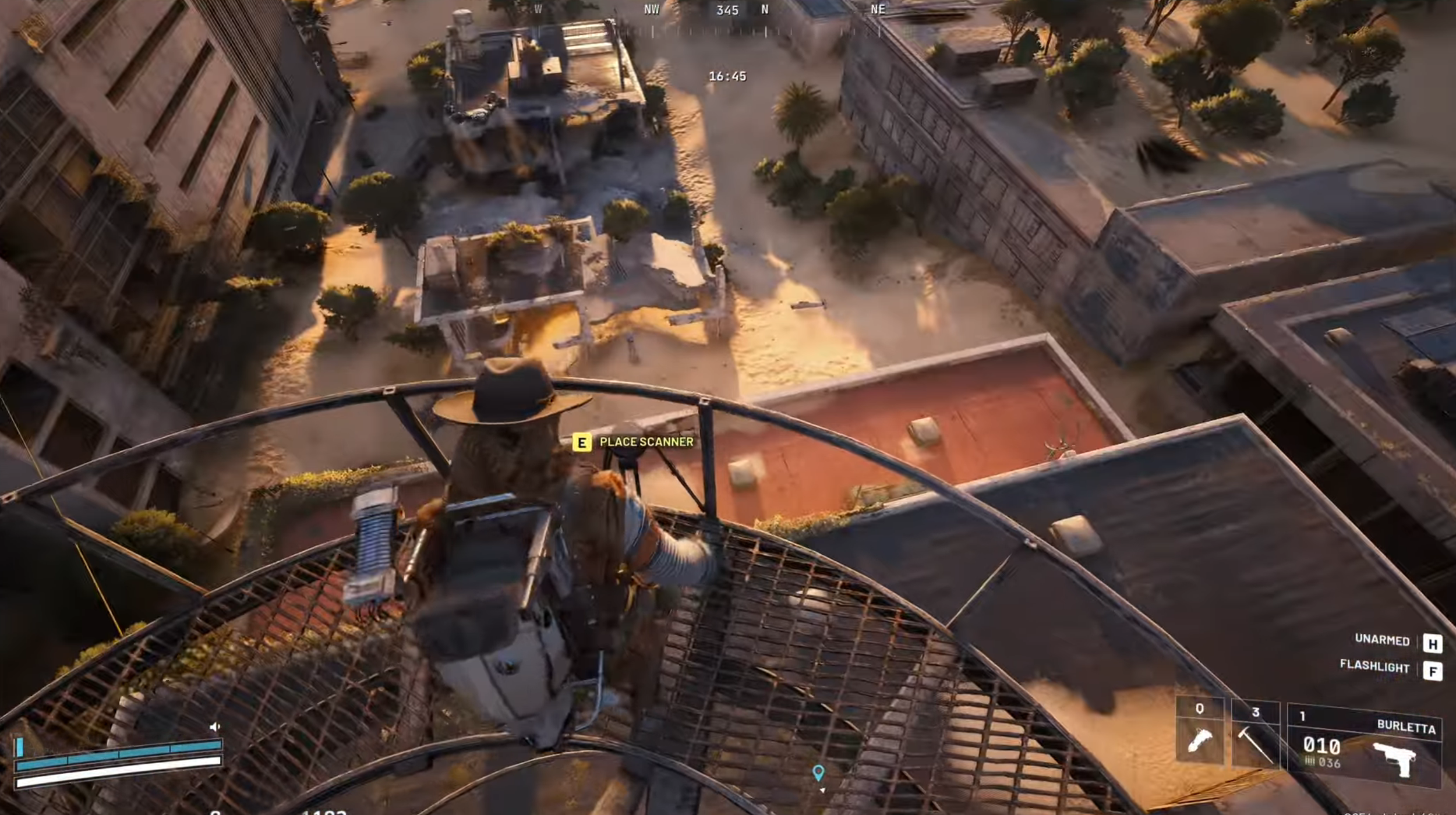Image resolution: width=1456 pixels, height=815 pixels.
Task: Expand the grenade count indicator showing 3
Action: 1256,711
